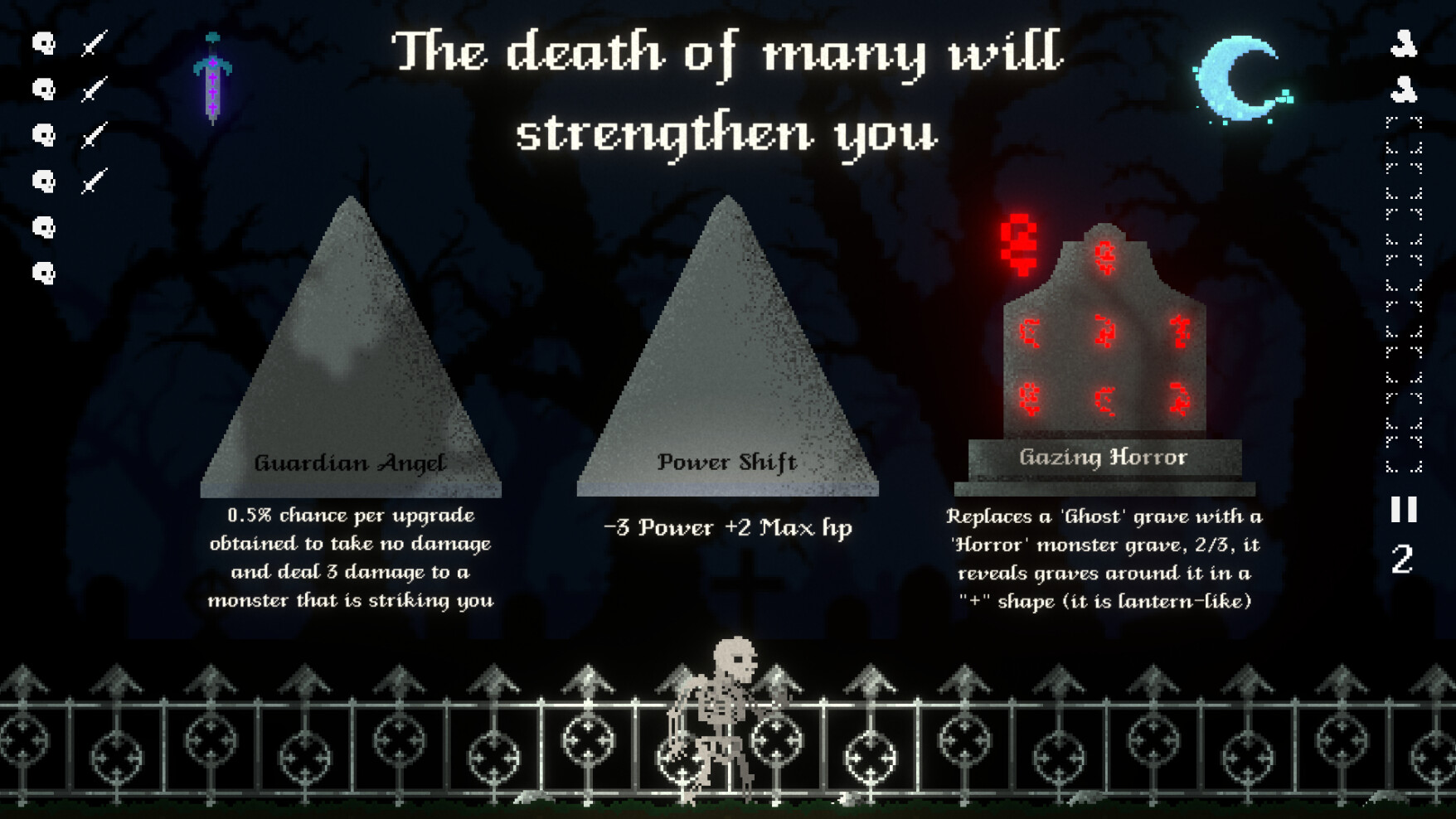The width and height of the screenshot is (1456, 819).
Task: Click the Gazing Horror name plaque
Action: [x=1103, y=457]
